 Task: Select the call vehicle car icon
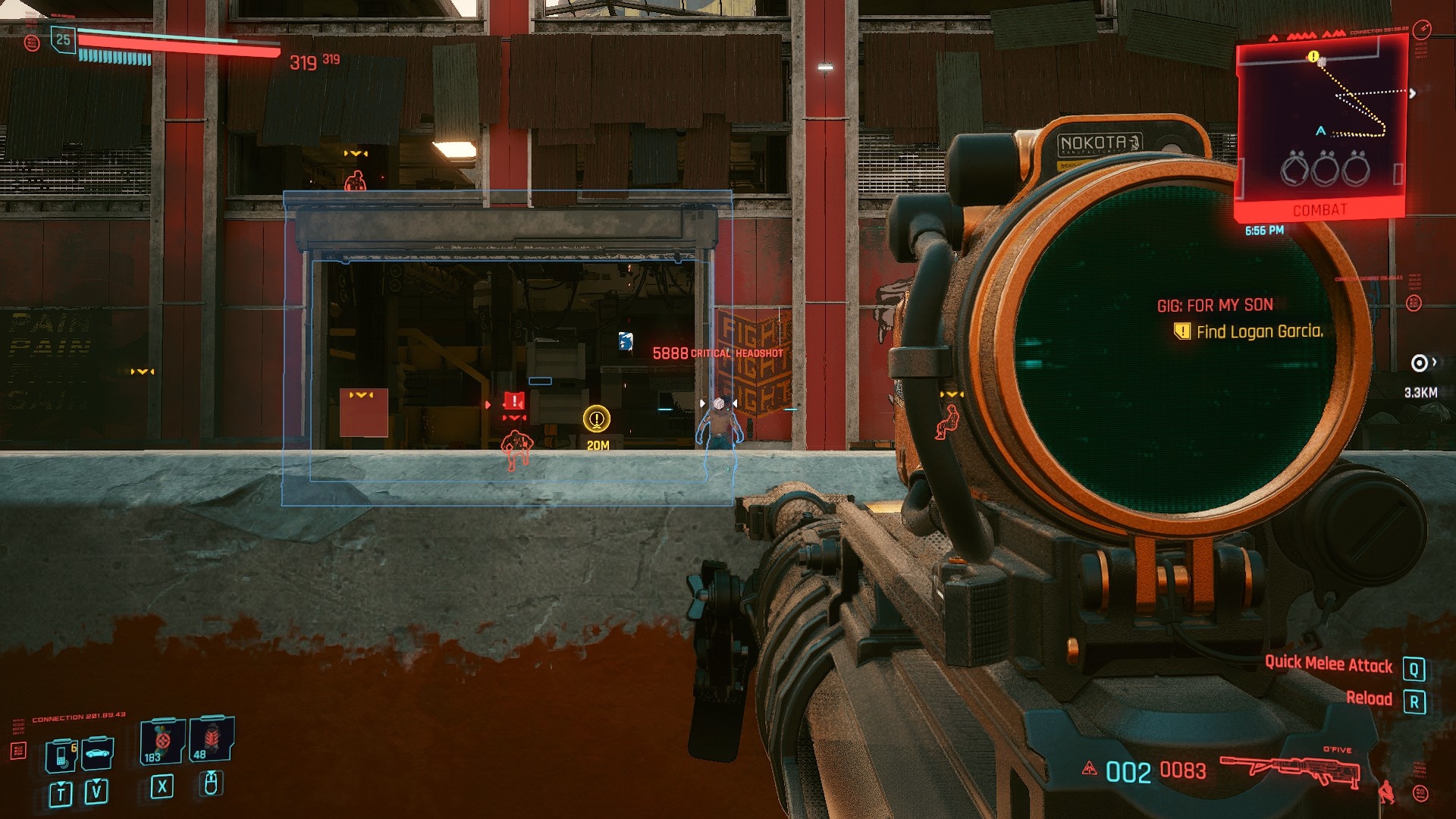(x=97, y=753)
